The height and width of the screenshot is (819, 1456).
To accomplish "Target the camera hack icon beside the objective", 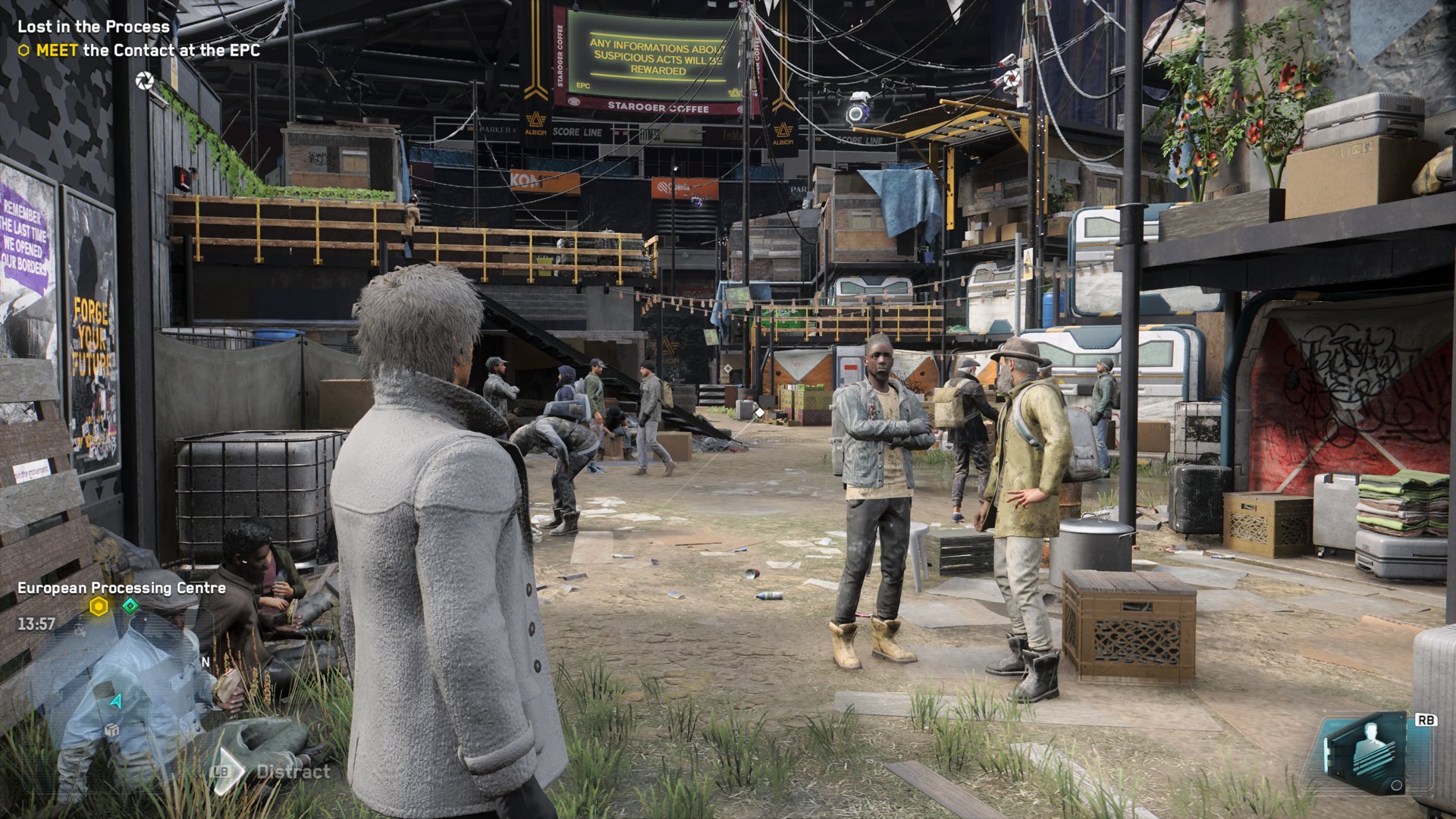I will click(x=144, y=80).
